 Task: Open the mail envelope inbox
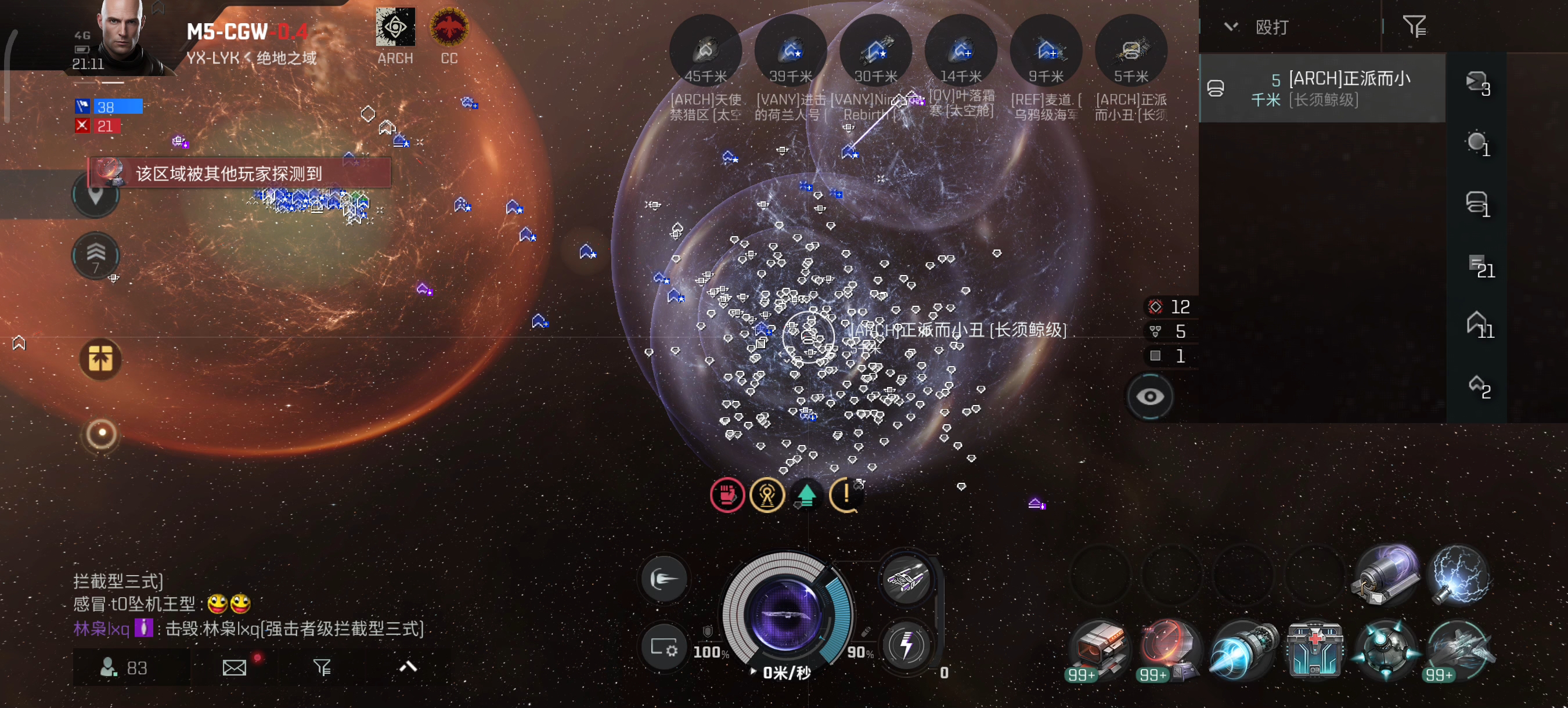pos(235,668)
